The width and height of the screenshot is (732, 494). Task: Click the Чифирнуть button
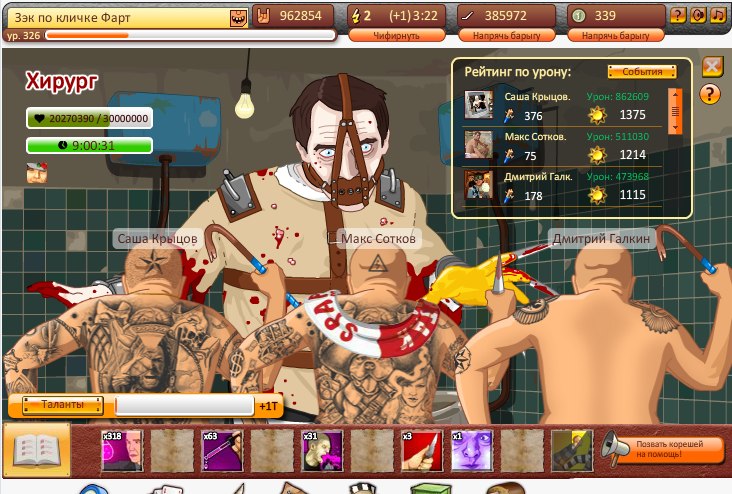tap(384, 35)
